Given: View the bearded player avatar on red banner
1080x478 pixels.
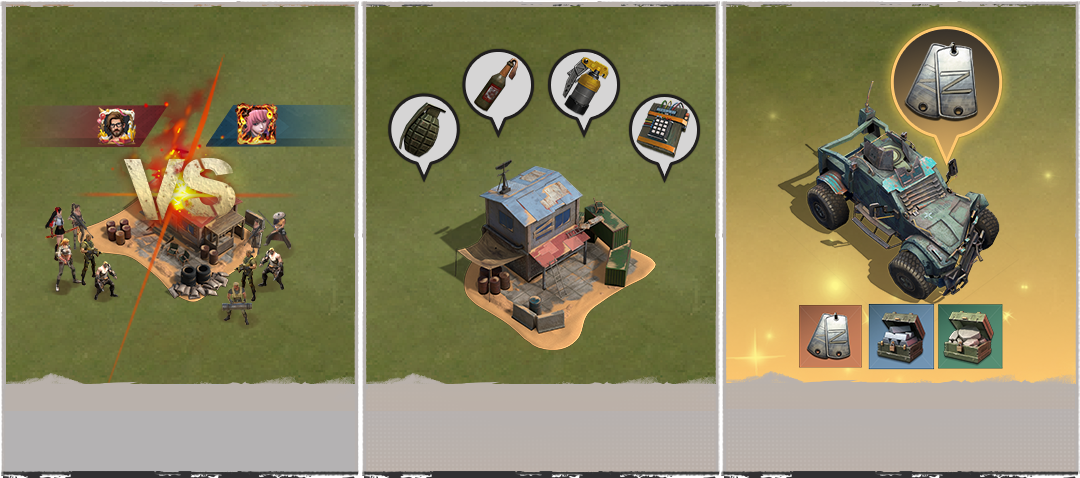Looking at the screenshot, I should (x=116, y=125).
